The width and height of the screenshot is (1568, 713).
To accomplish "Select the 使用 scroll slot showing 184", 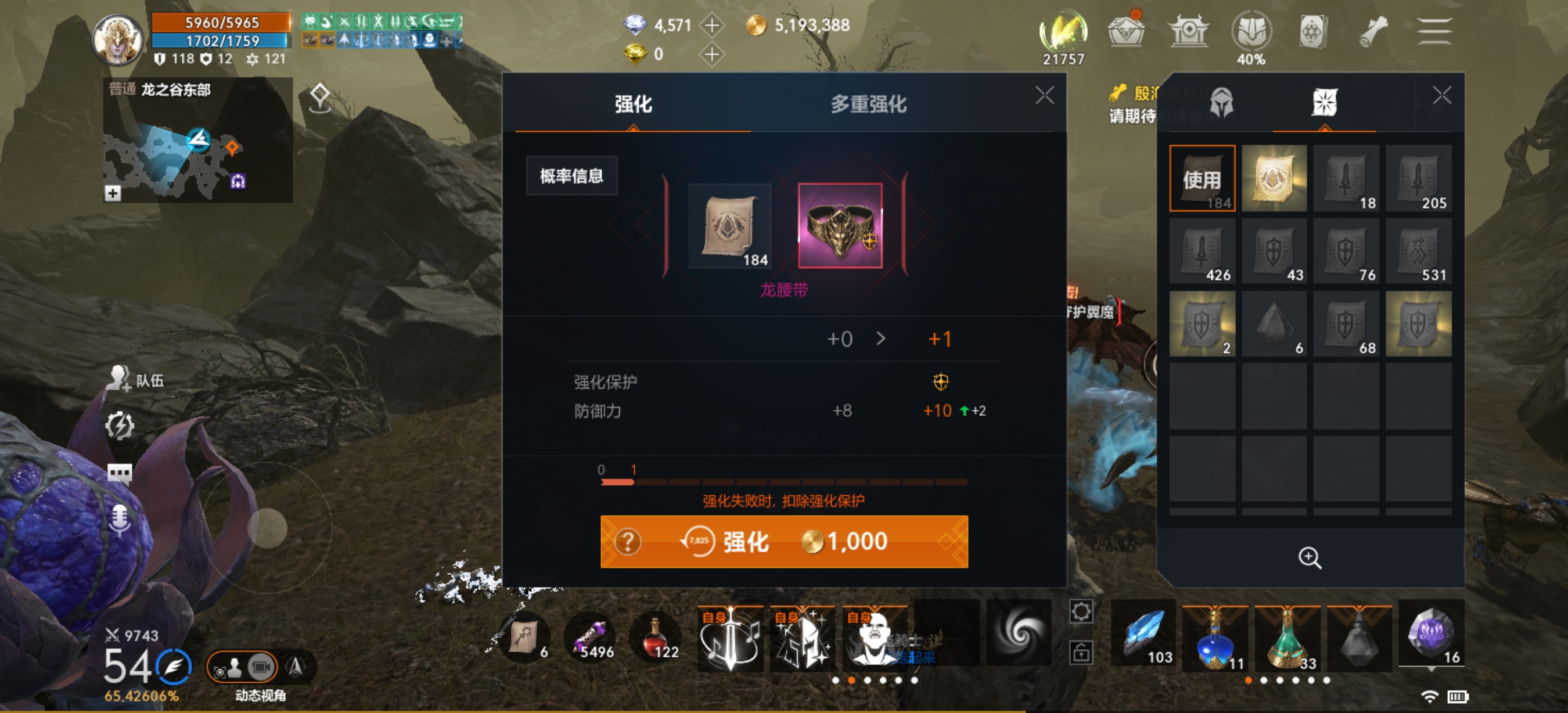I will pyautogui.click(x=1202, y=178).
